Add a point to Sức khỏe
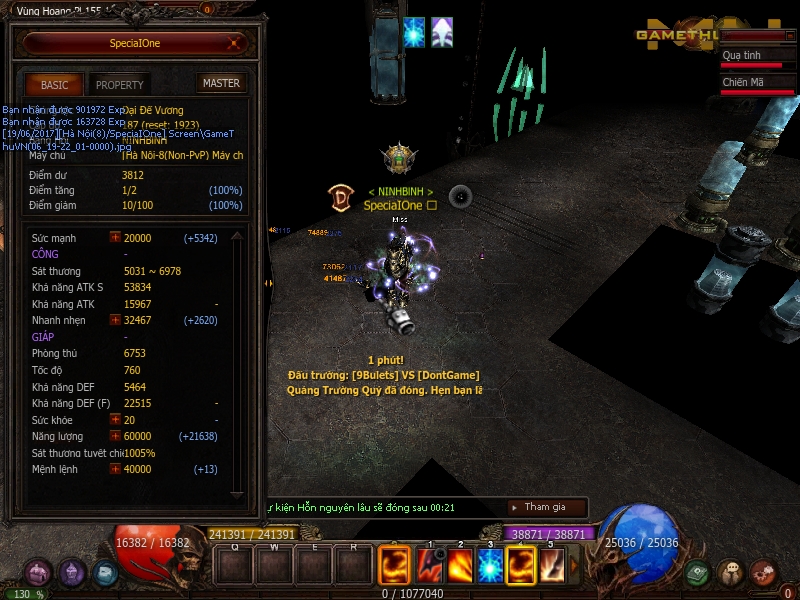Viewport: 800px width, 600px height. point(115,420)
